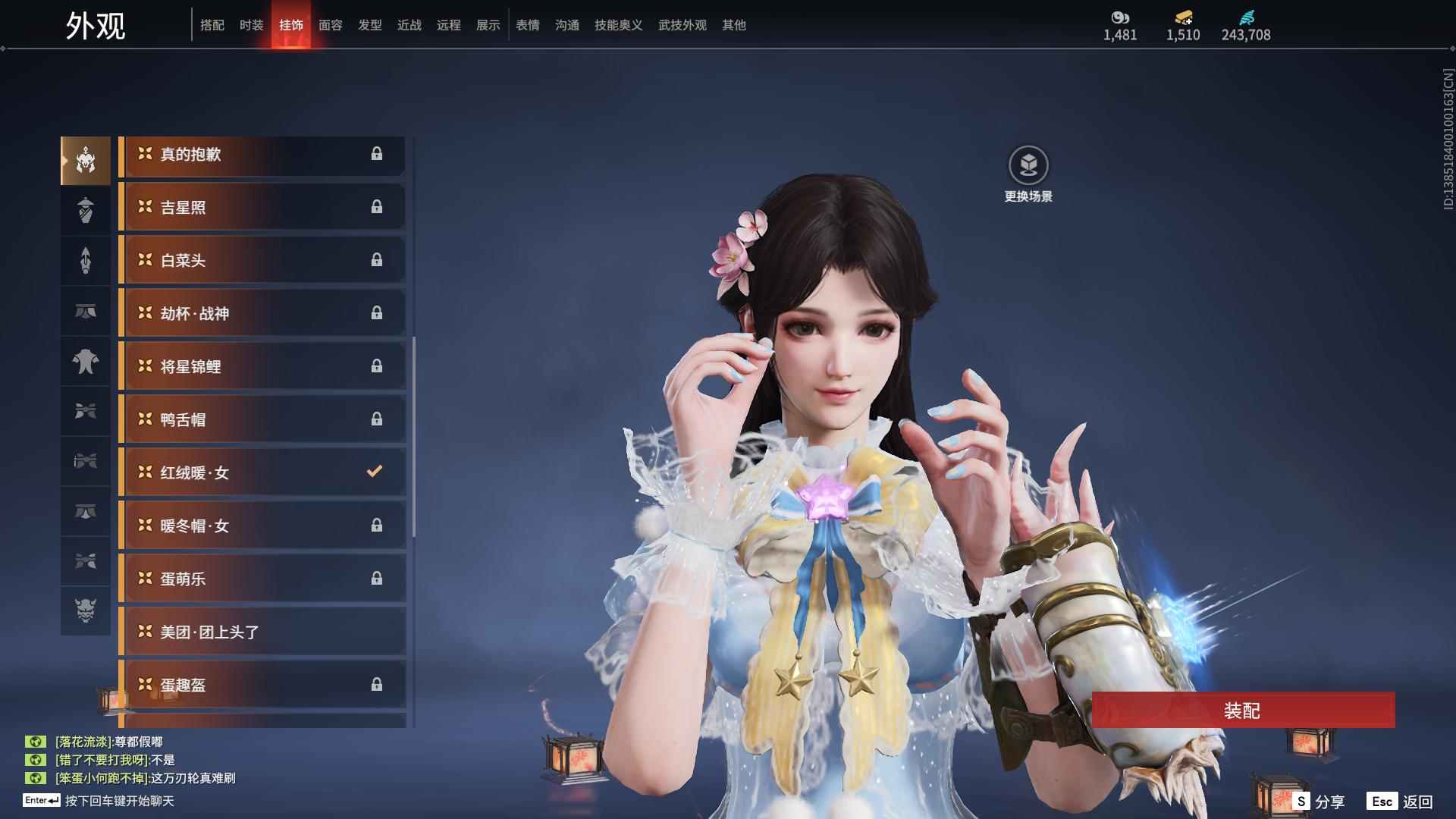Return to the previous screen with 返回
This screenshot has height=819, width=1456.
coord(1400,802)
